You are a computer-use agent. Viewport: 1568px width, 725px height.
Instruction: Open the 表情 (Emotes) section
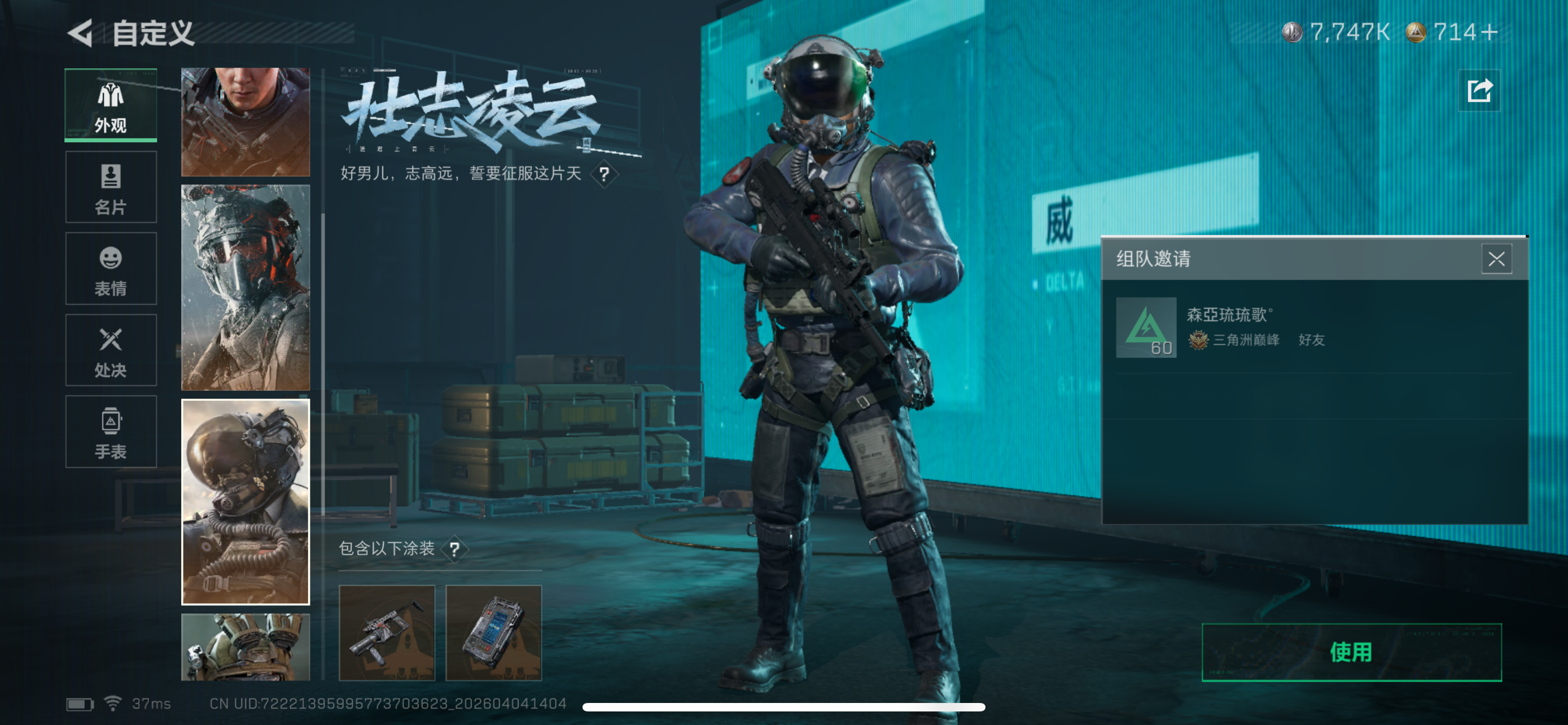[x=110, y=268]
